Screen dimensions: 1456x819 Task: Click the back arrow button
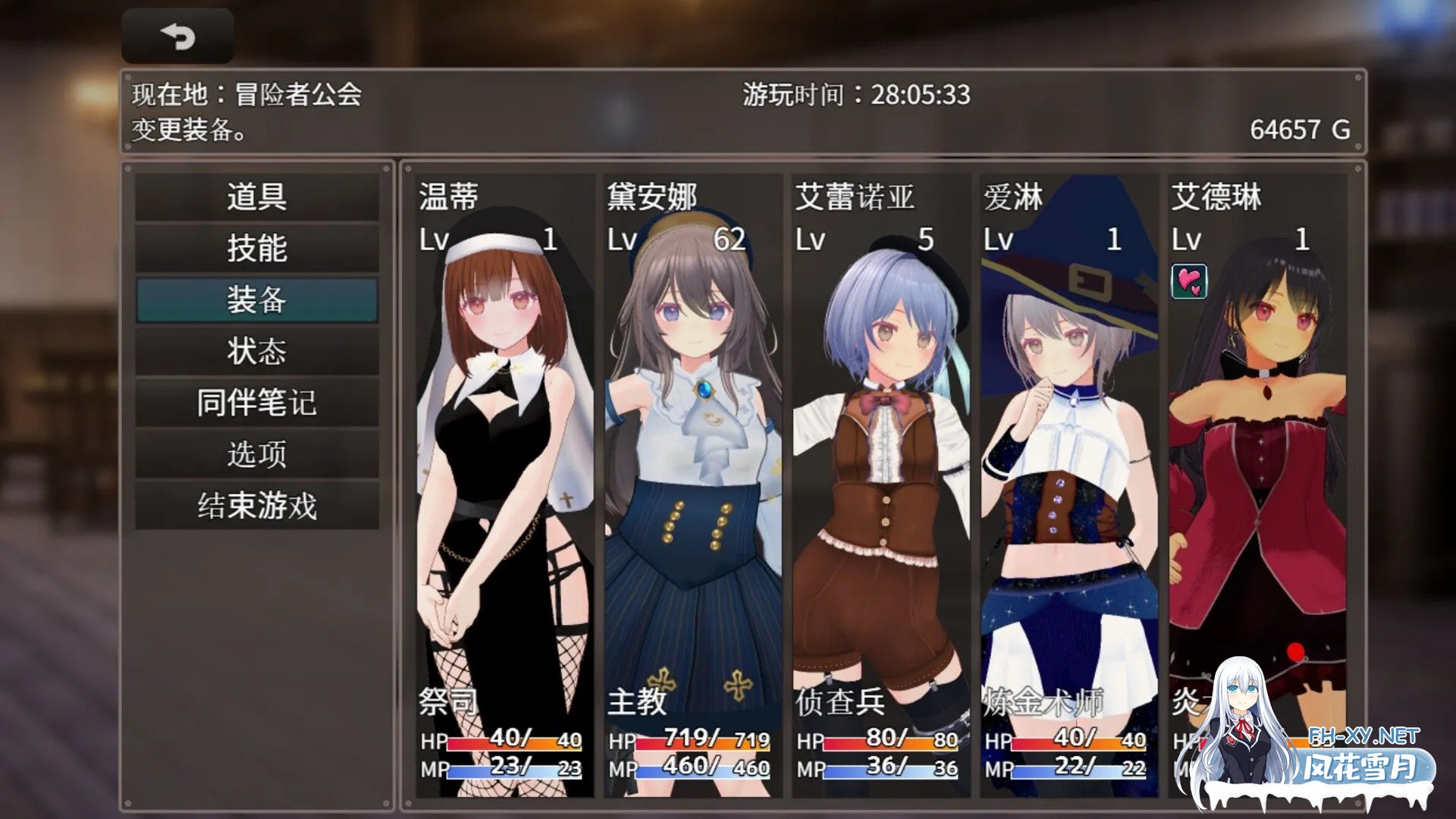(x=177, y=36)
